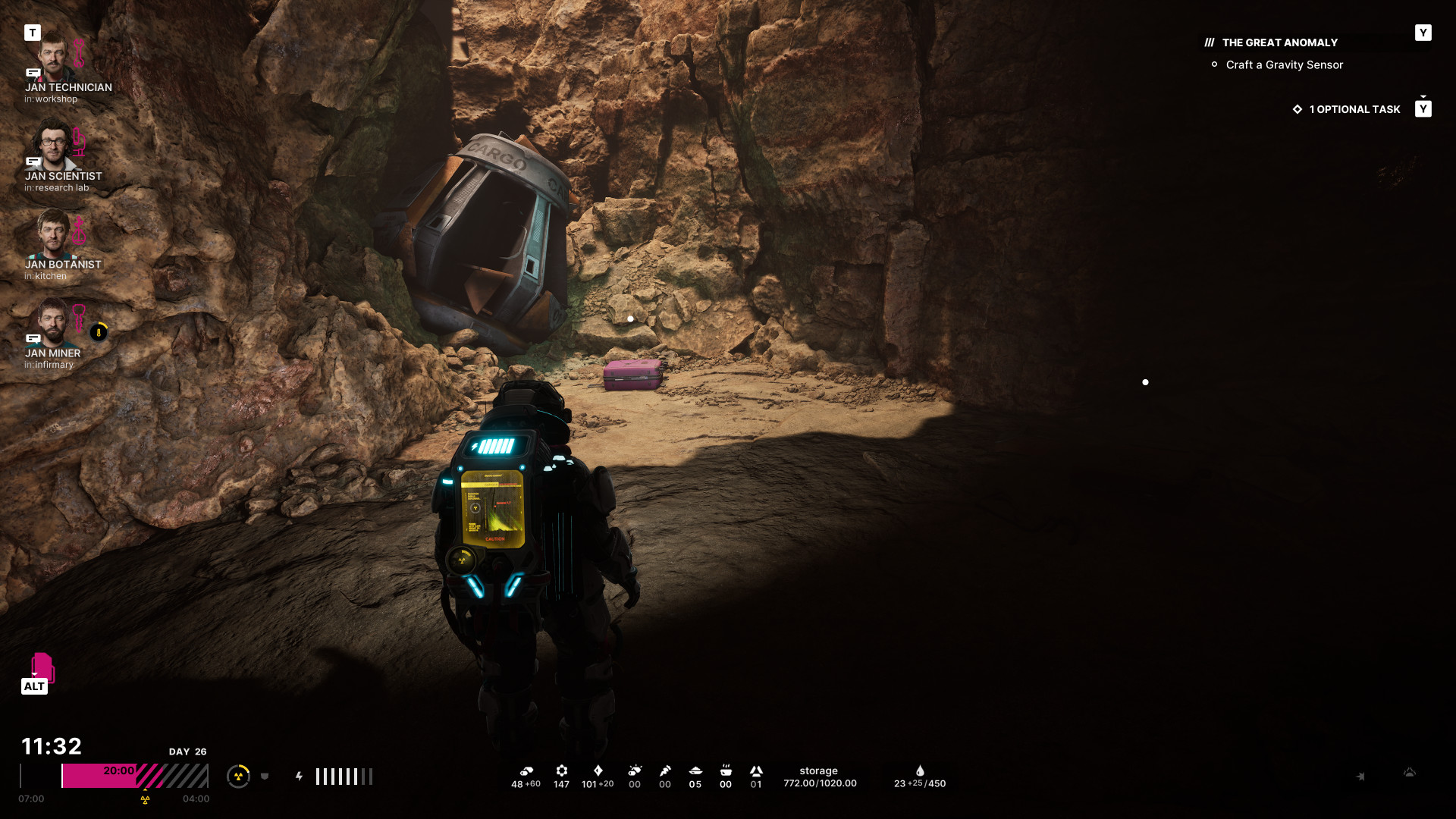The height and width of the screenshot is (819, 1456).
Task: Click Jan Miner's yellow status badge
Action: [x=99, y=332]
